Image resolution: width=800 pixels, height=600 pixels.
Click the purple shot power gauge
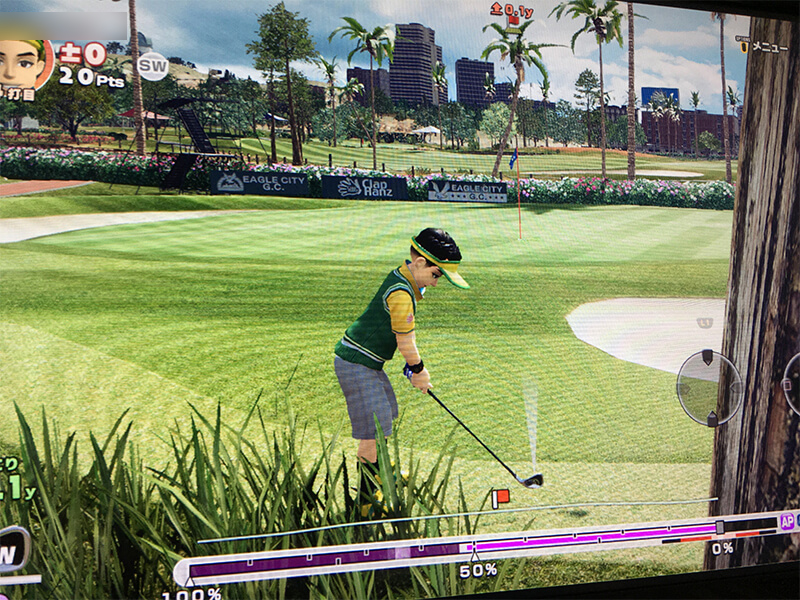point(450,547)
